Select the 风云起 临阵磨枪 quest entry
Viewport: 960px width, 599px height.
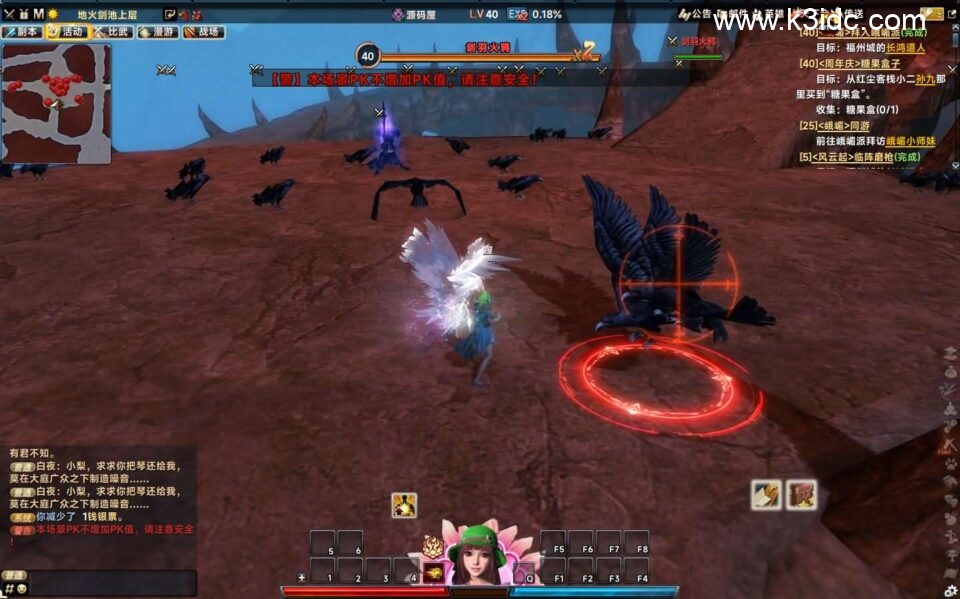851,158
